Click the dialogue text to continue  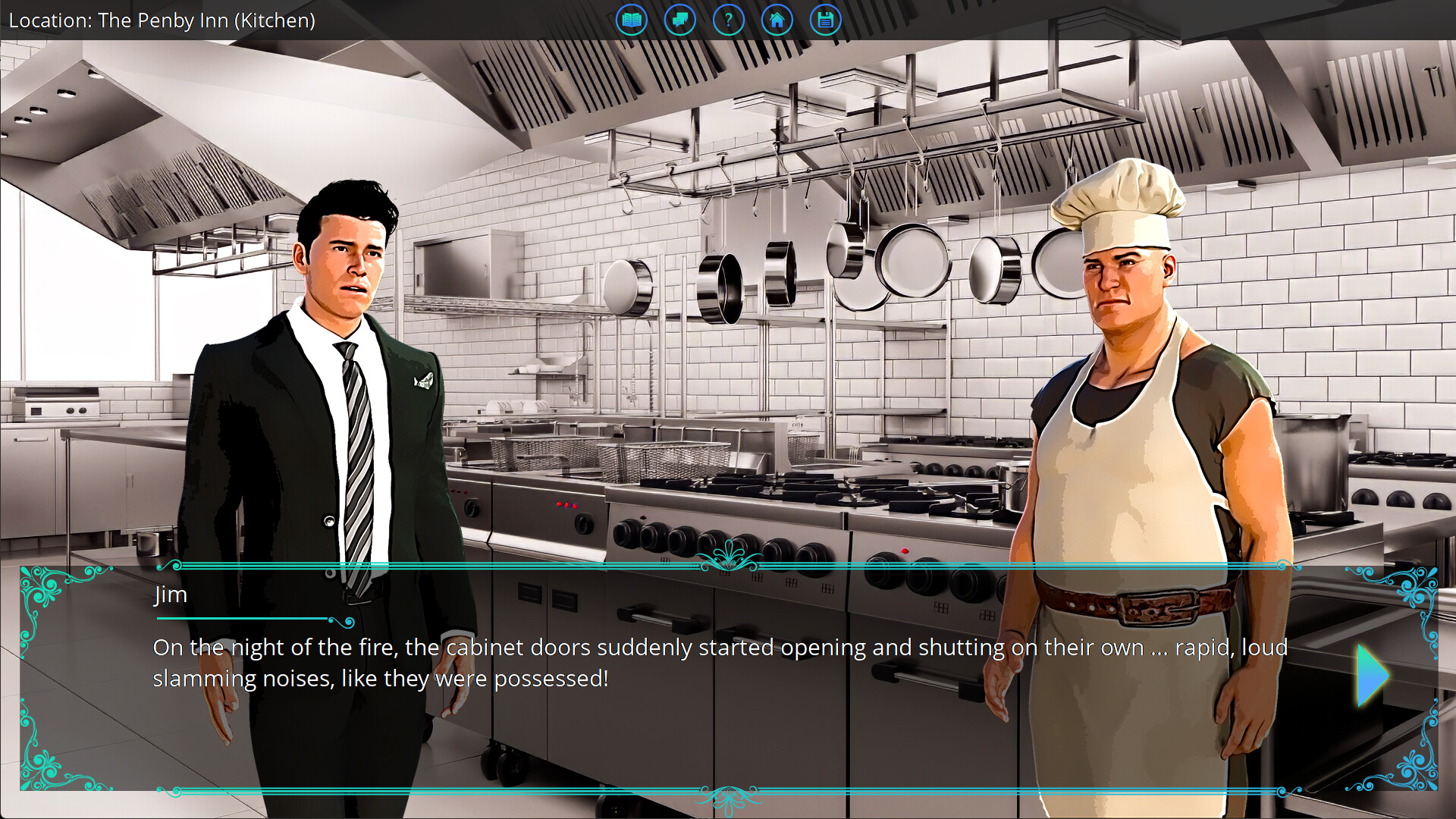point(682,662)
